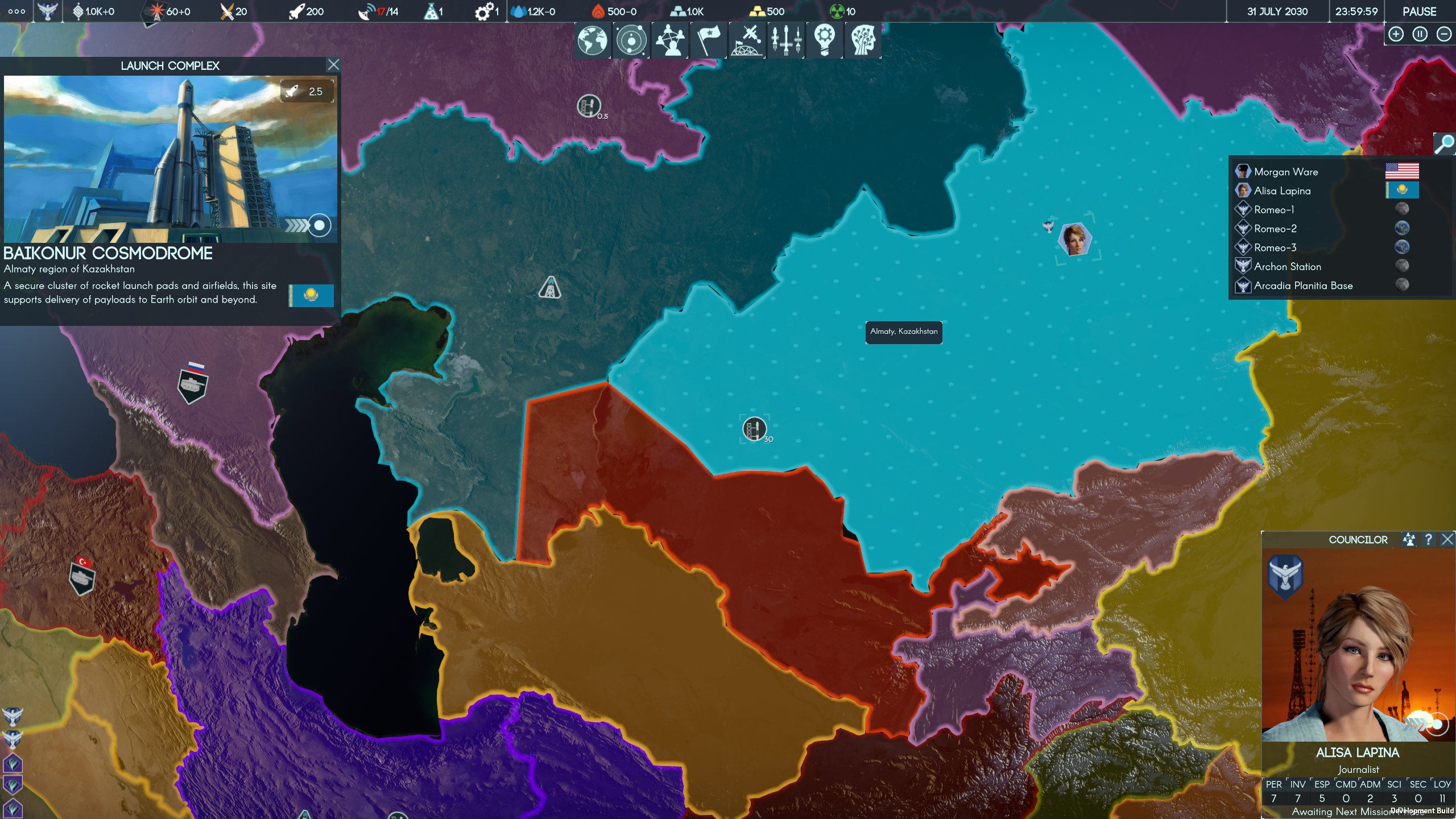Open the Fleets panel with the rockets icon
The image size is (1456, 819).
point(785,40)
